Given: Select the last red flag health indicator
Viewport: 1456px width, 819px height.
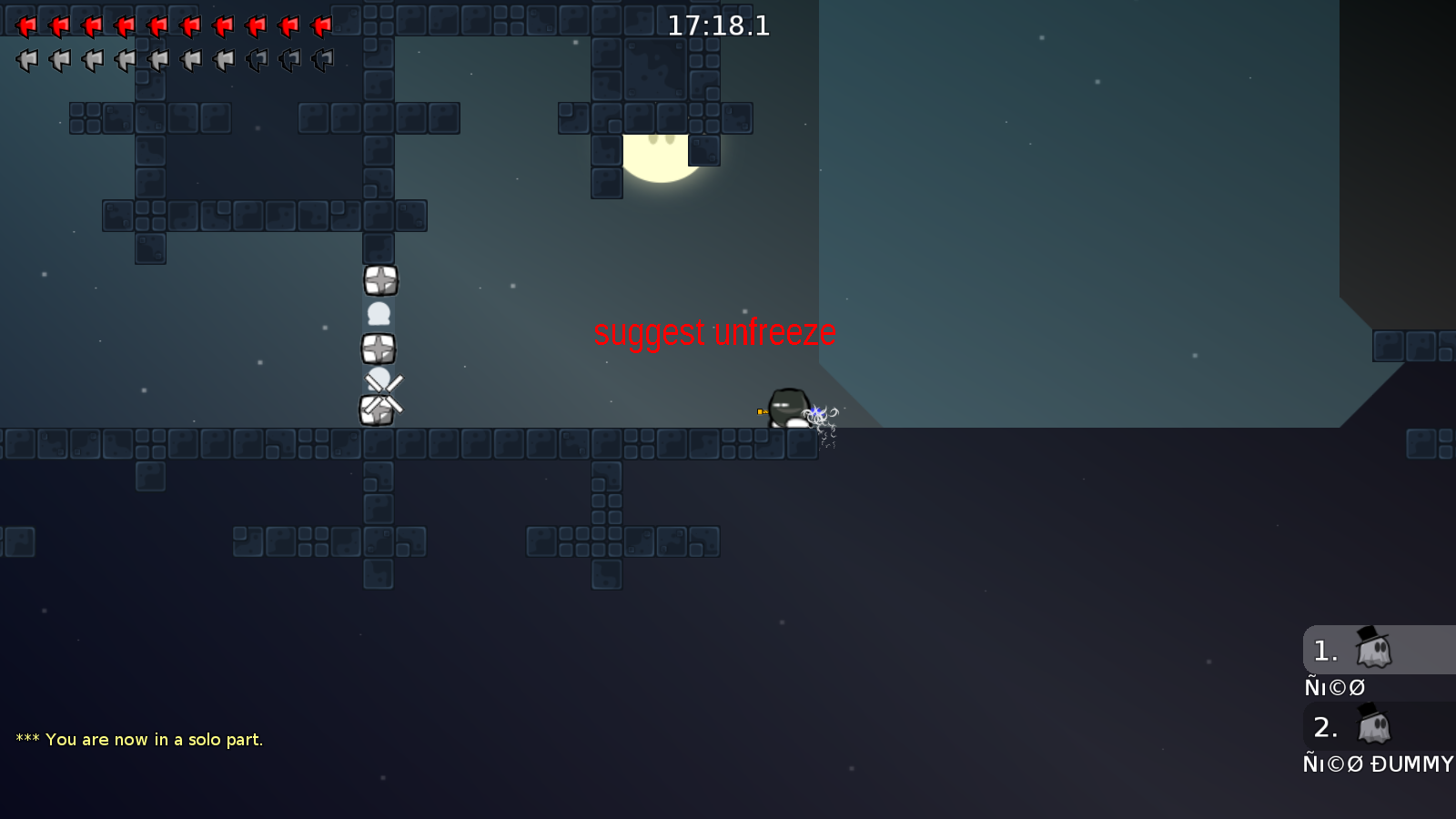Looking at the screenshot, I should 321,25.
